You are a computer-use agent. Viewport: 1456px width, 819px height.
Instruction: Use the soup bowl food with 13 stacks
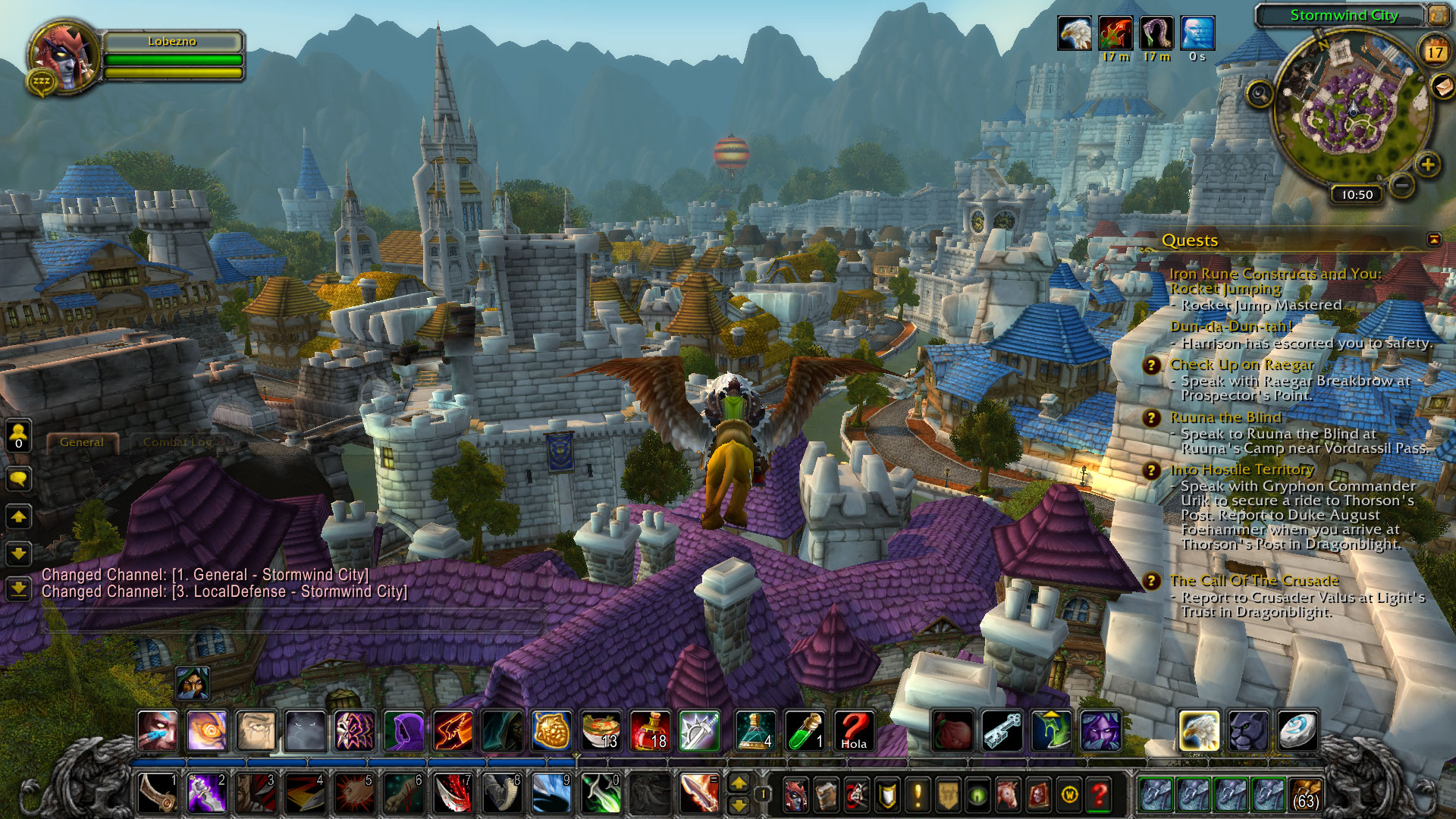coord(601,731)
